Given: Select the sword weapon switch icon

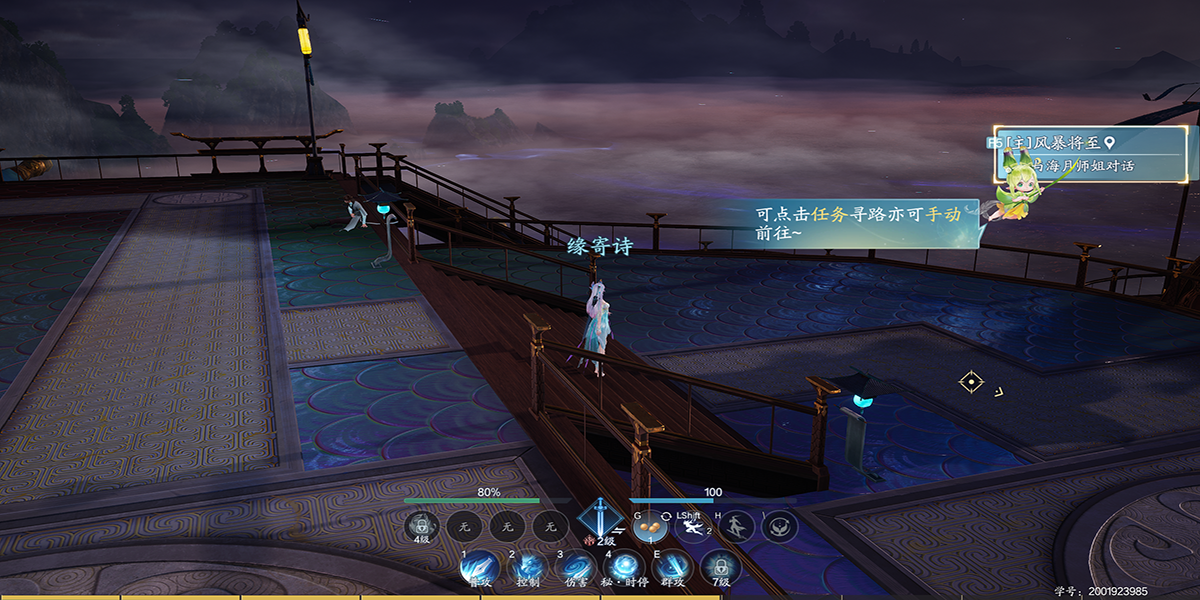Looking at the screenshot, I should (599, 522).
